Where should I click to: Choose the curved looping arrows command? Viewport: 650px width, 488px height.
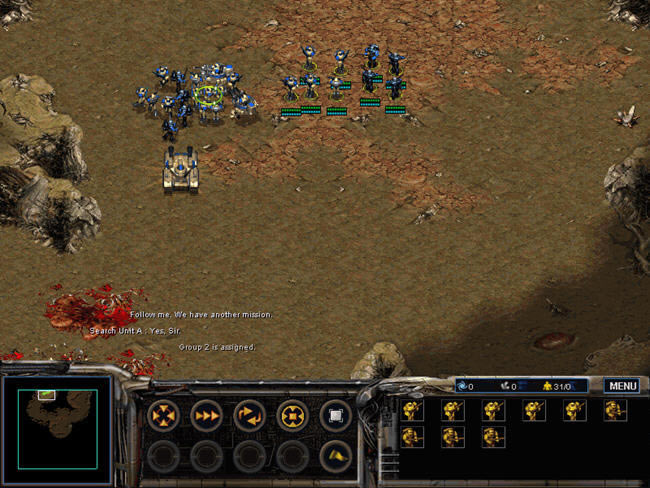249,414
